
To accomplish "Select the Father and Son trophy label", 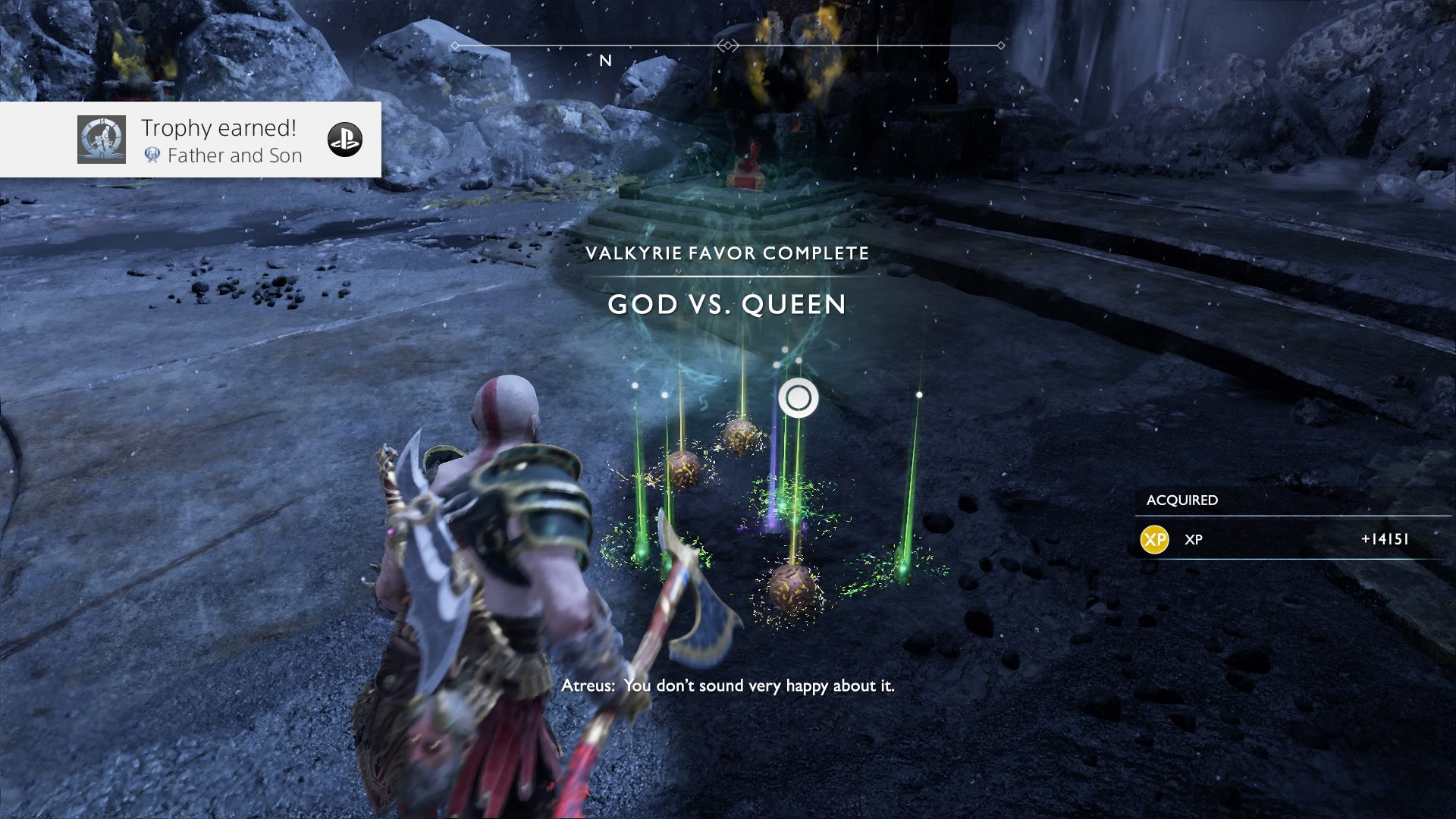I will [234, 155].
